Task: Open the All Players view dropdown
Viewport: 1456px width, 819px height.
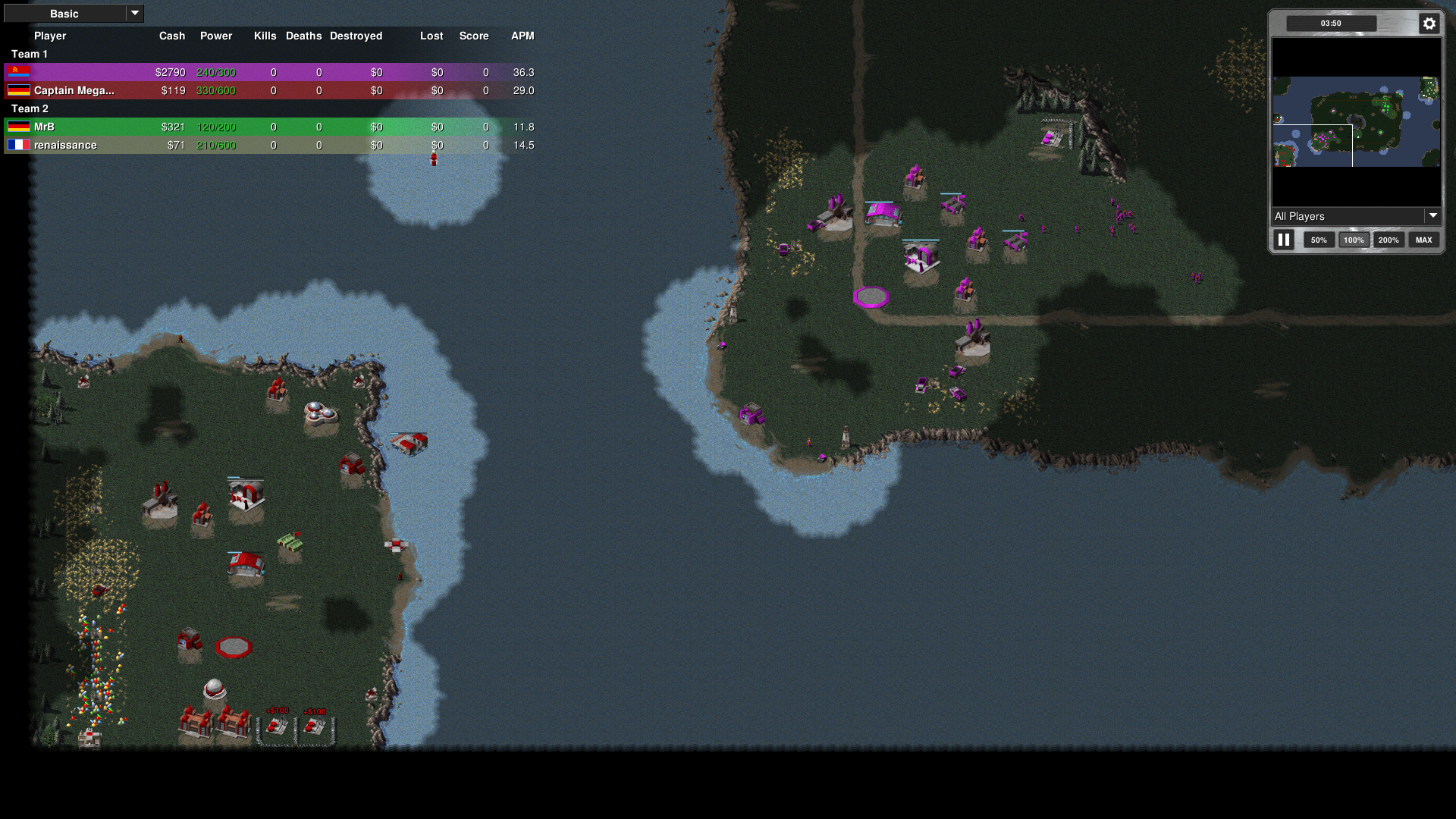Action: pyautogui.click(x=1356, y=216)
